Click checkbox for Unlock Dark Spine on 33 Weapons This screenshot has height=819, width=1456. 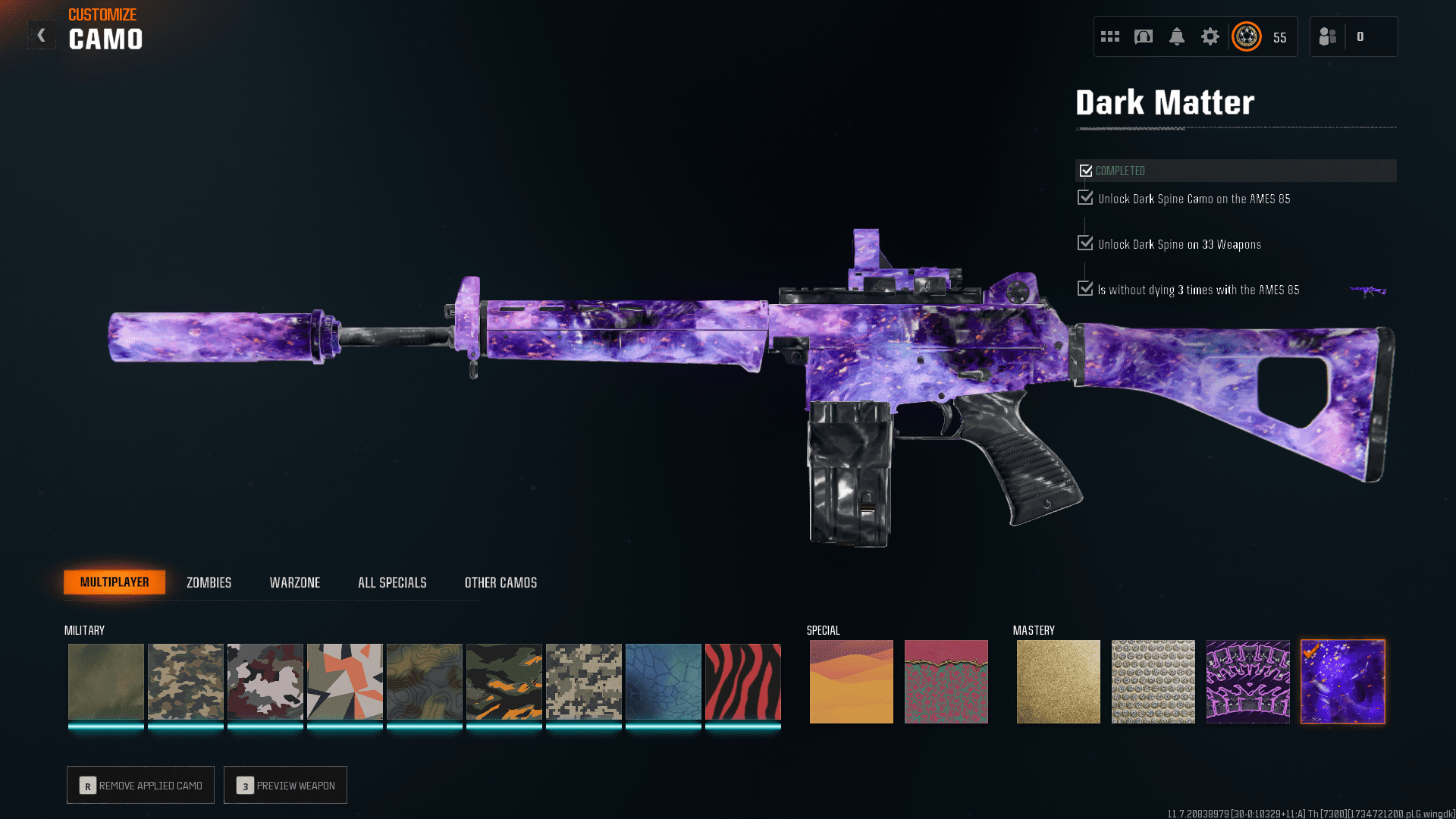[1084, 243]
